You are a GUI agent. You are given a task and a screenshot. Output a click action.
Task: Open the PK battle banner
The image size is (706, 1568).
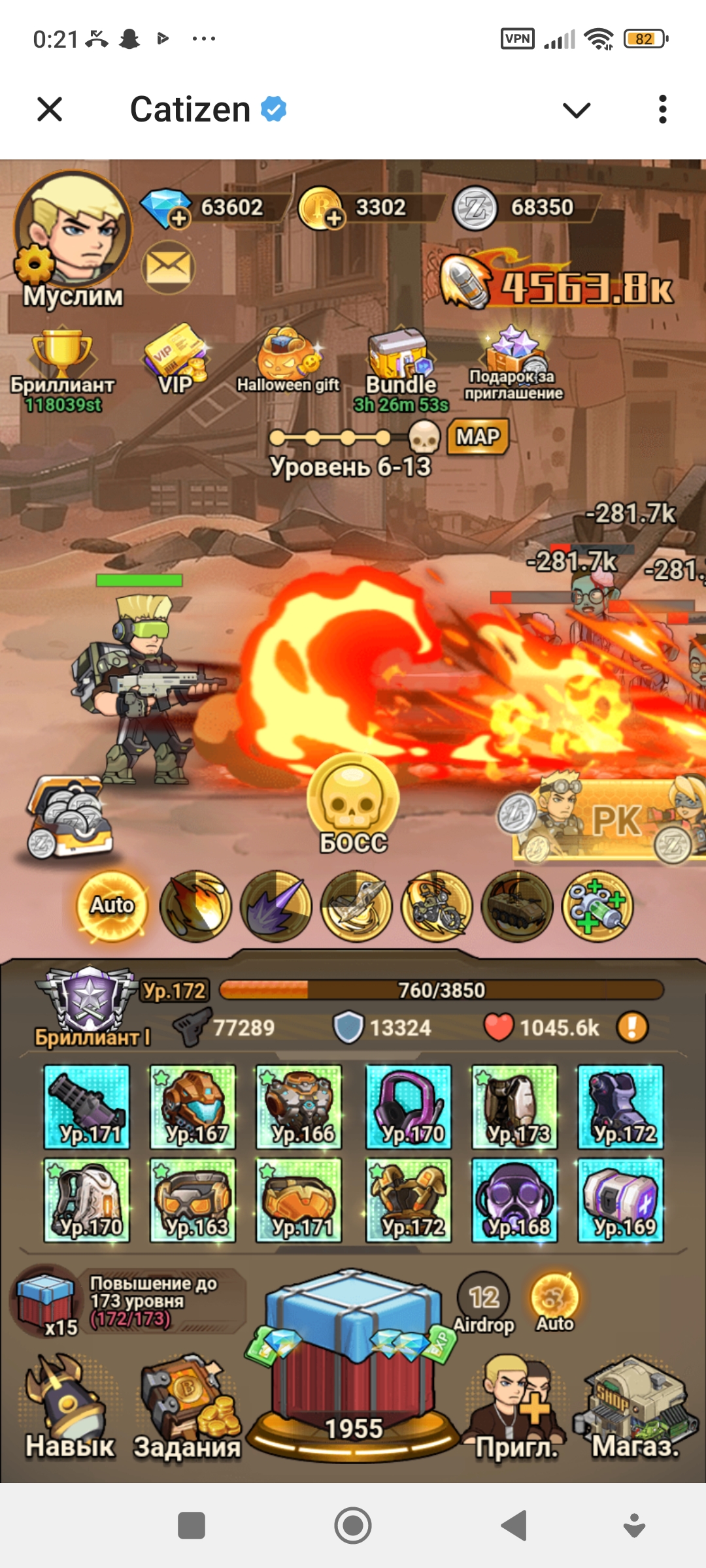[608, 820]
